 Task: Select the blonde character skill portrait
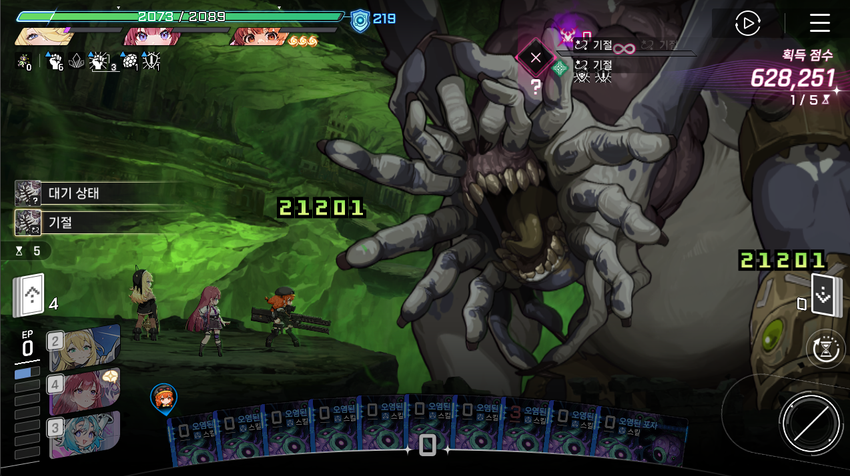coord(83,344)
